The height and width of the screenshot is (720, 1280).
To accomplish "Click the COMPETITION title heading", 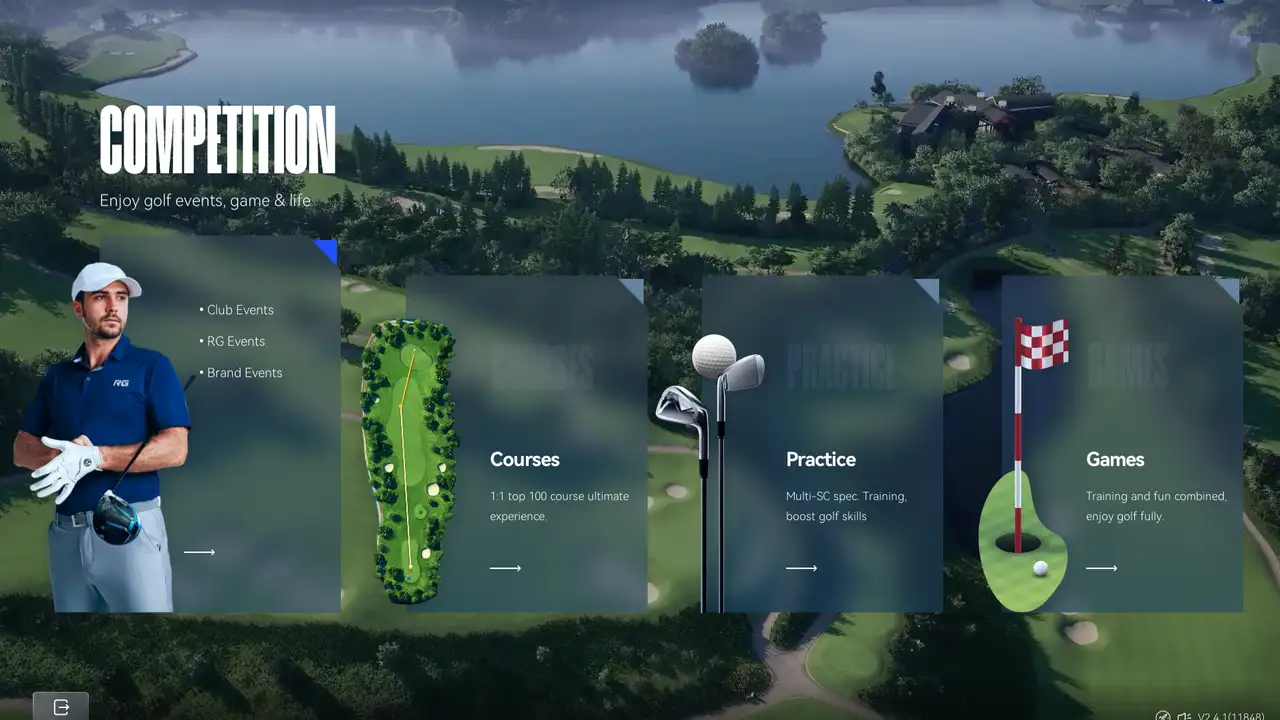I will coord(216,140).
